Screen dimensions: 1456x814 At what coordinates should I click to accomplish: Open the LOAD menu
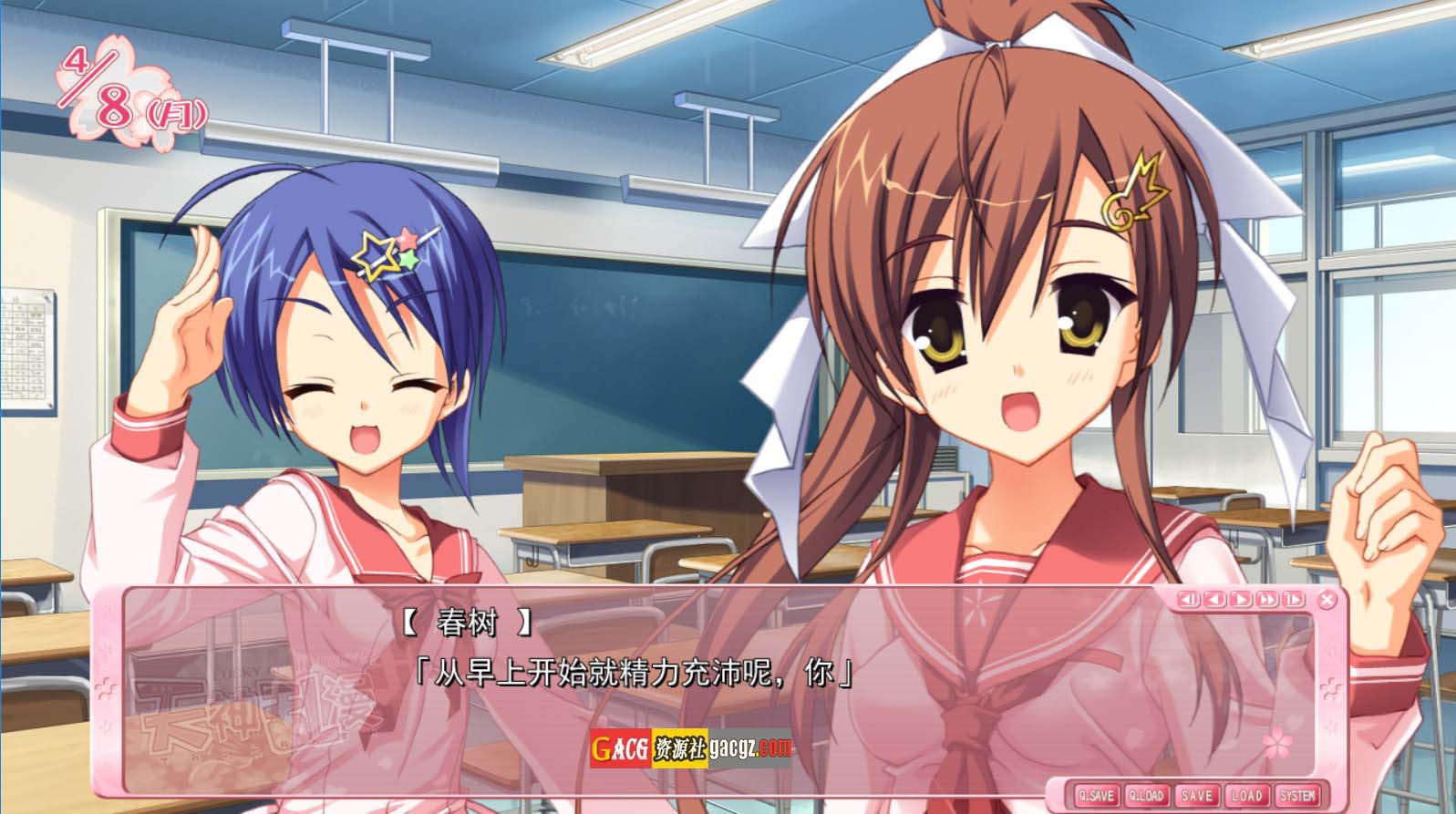click(1246, 795)
